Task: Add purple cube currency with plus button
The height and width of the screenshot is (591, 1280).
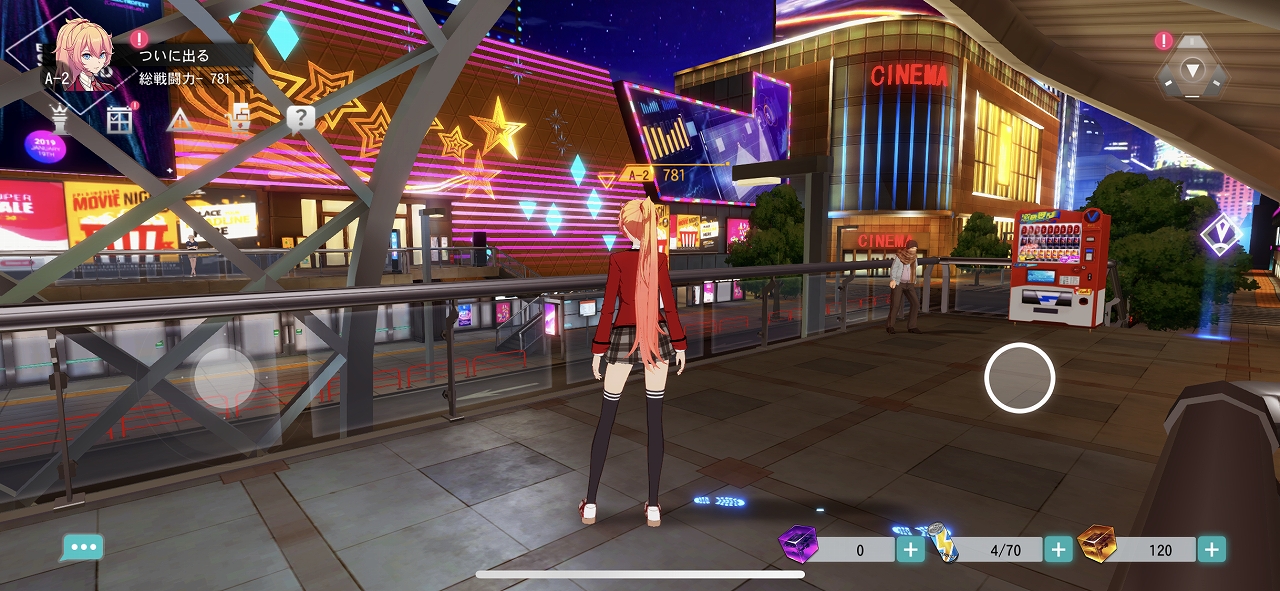Action: pos(910,549)
